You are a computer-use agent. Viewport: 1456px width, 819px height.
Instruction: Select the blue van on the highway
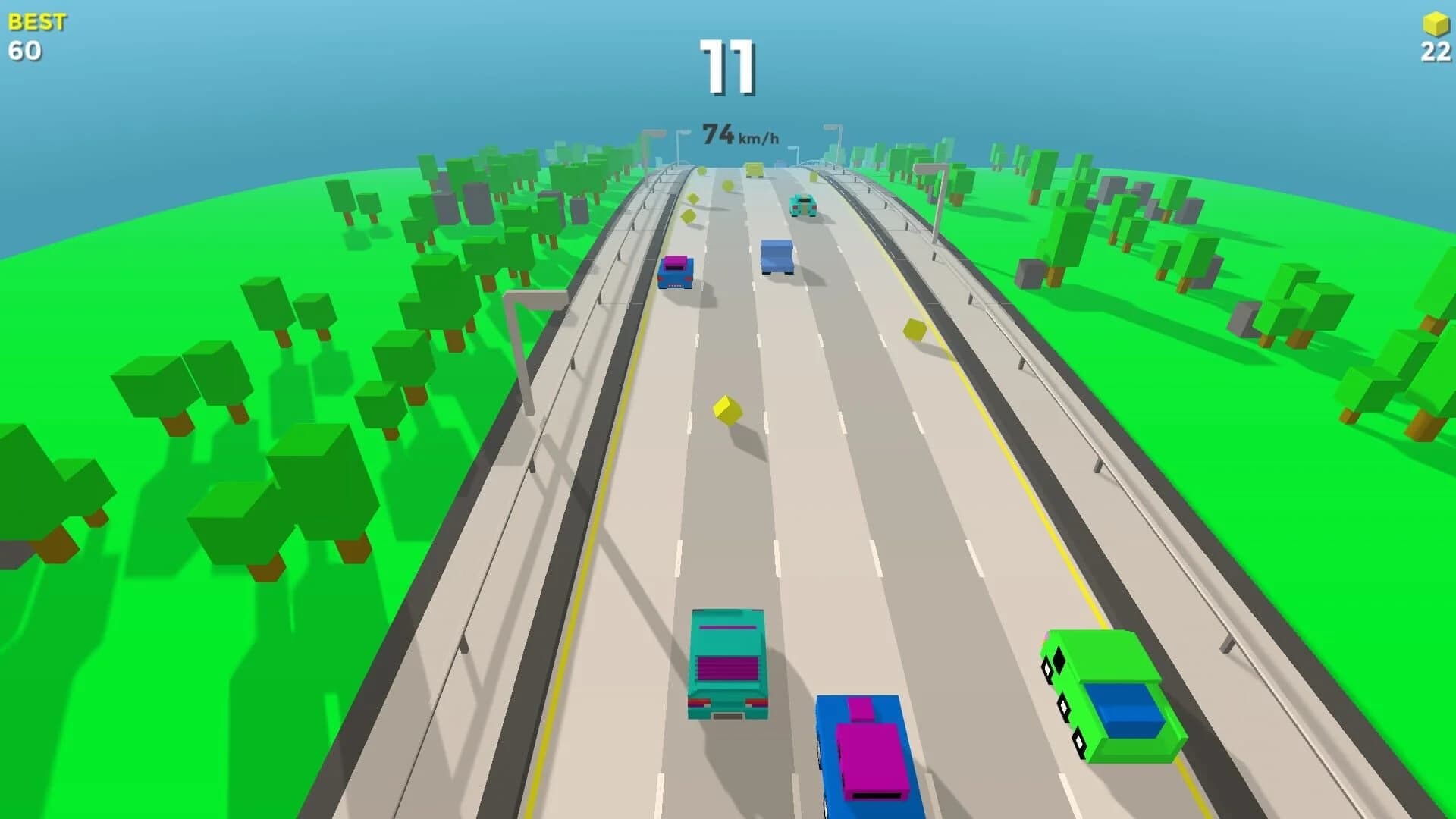pos(775,254)
